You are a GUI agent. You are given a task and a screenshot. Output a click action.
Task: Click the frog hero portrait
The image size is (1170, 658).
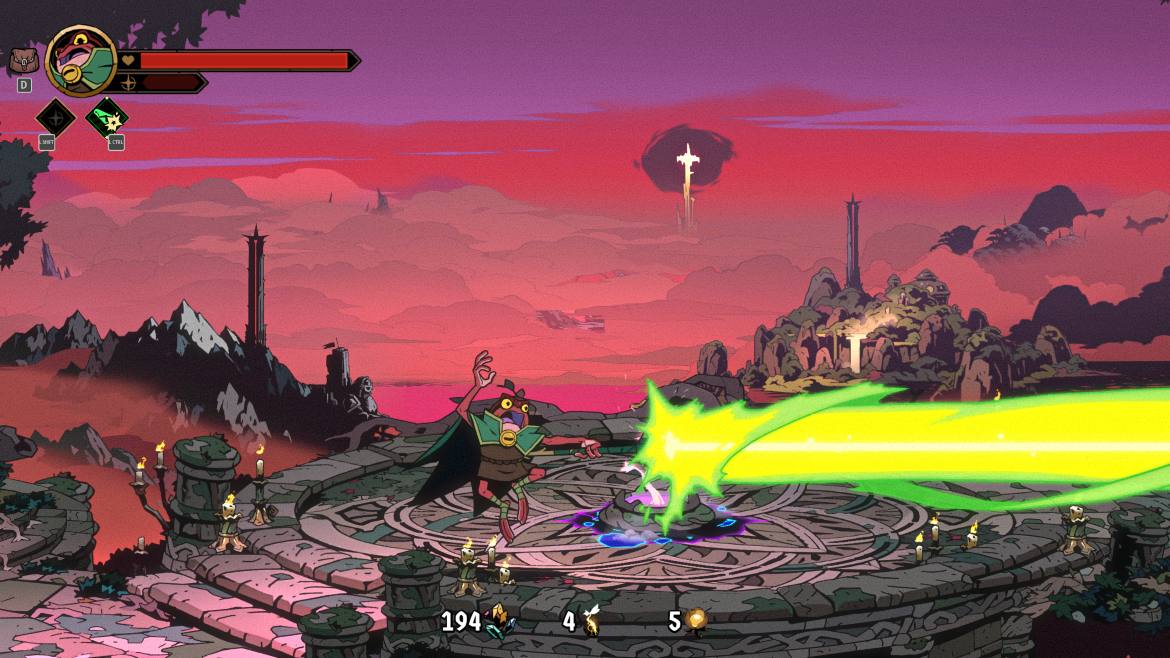(81, 61)
